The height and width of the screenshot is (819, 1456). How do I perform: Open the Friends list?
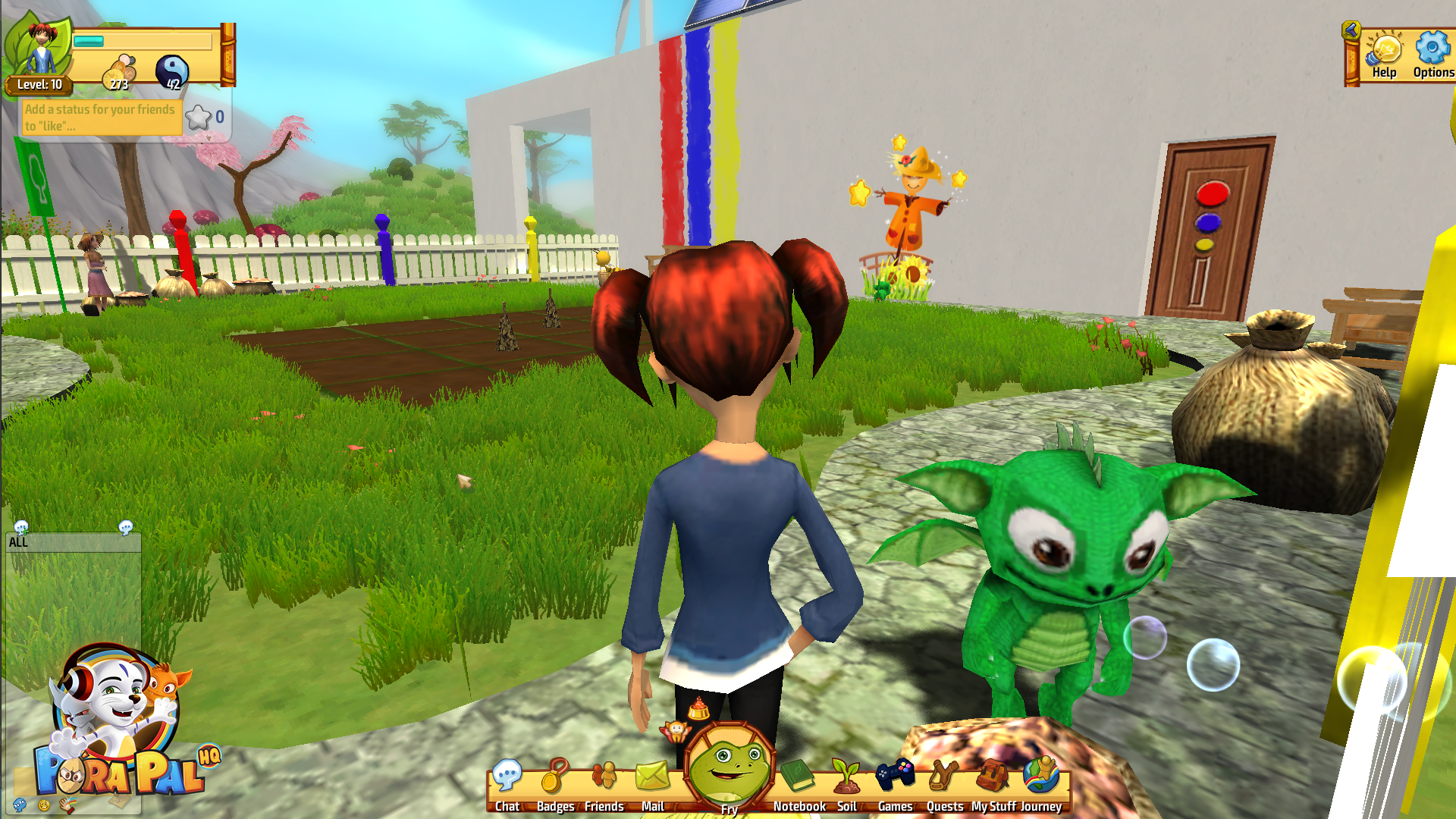pos(604,781)
